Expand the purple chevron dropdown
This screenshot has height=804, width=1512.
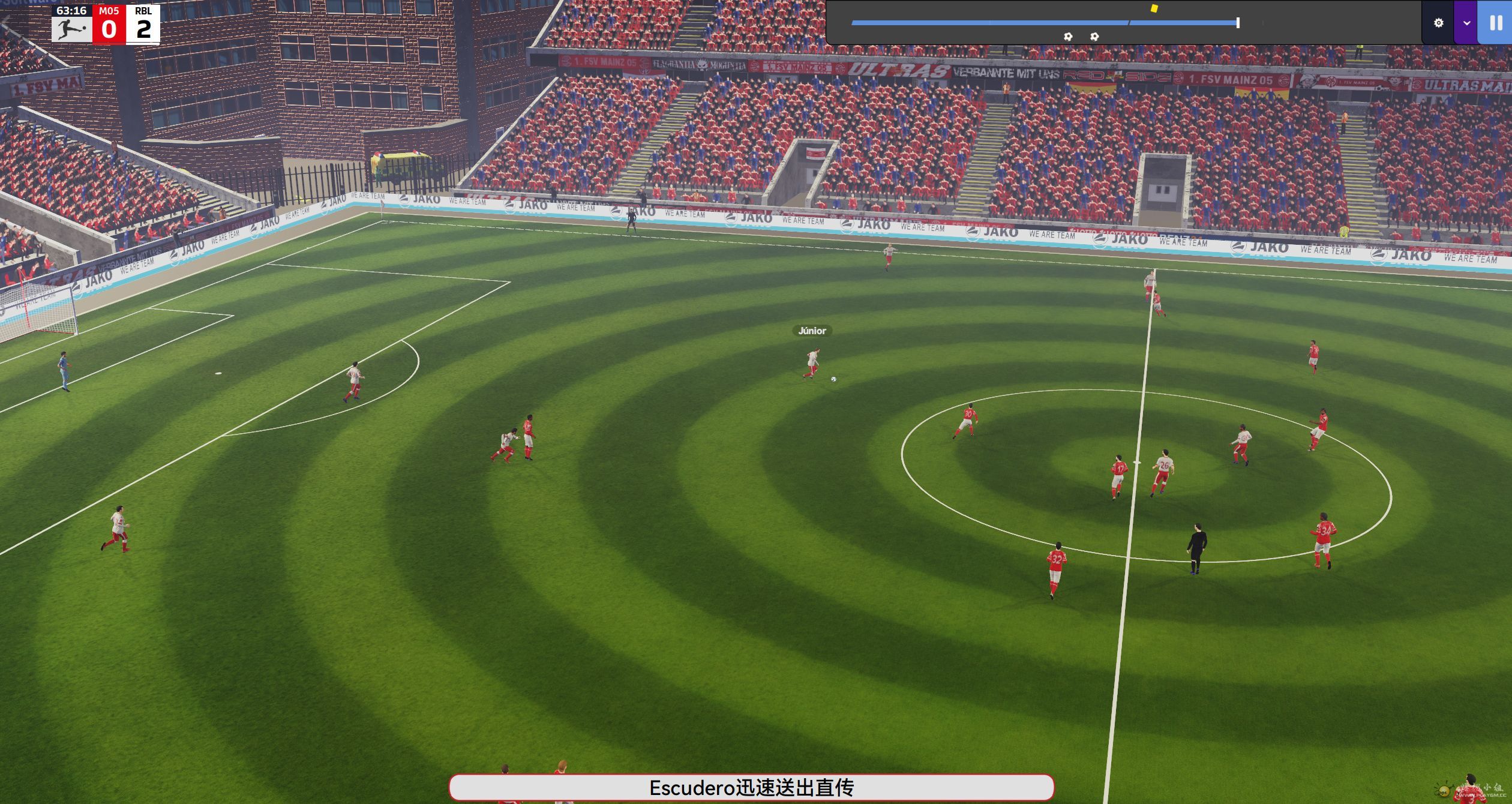pos(1466,23)
